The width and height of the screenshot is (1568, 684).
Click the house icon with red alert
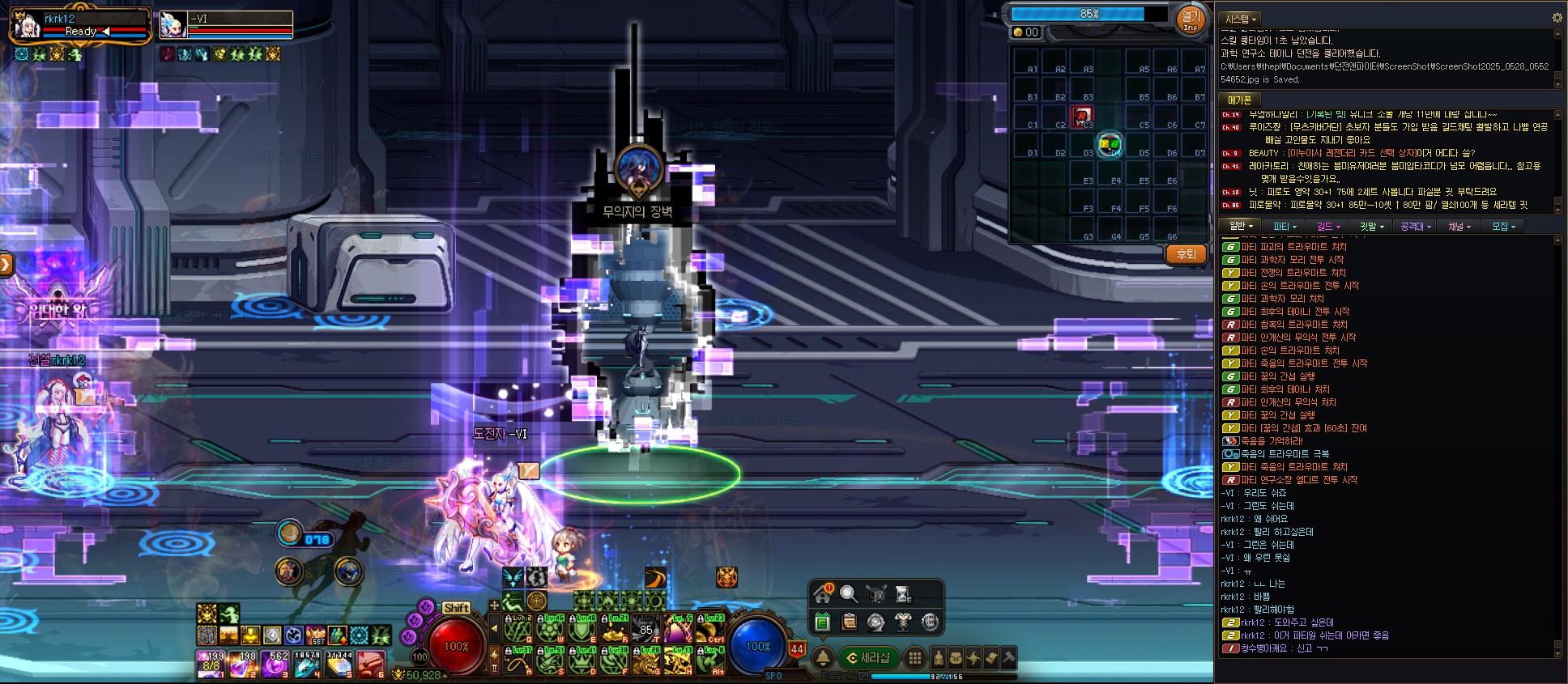coord(823,594)
